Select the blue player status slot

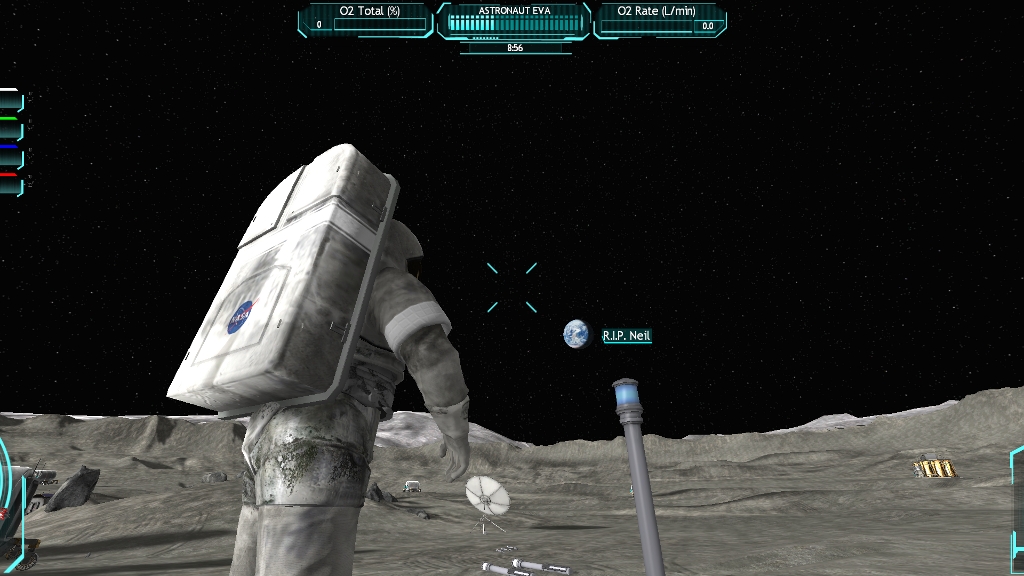pyautogui.click(x=11, y=157)
